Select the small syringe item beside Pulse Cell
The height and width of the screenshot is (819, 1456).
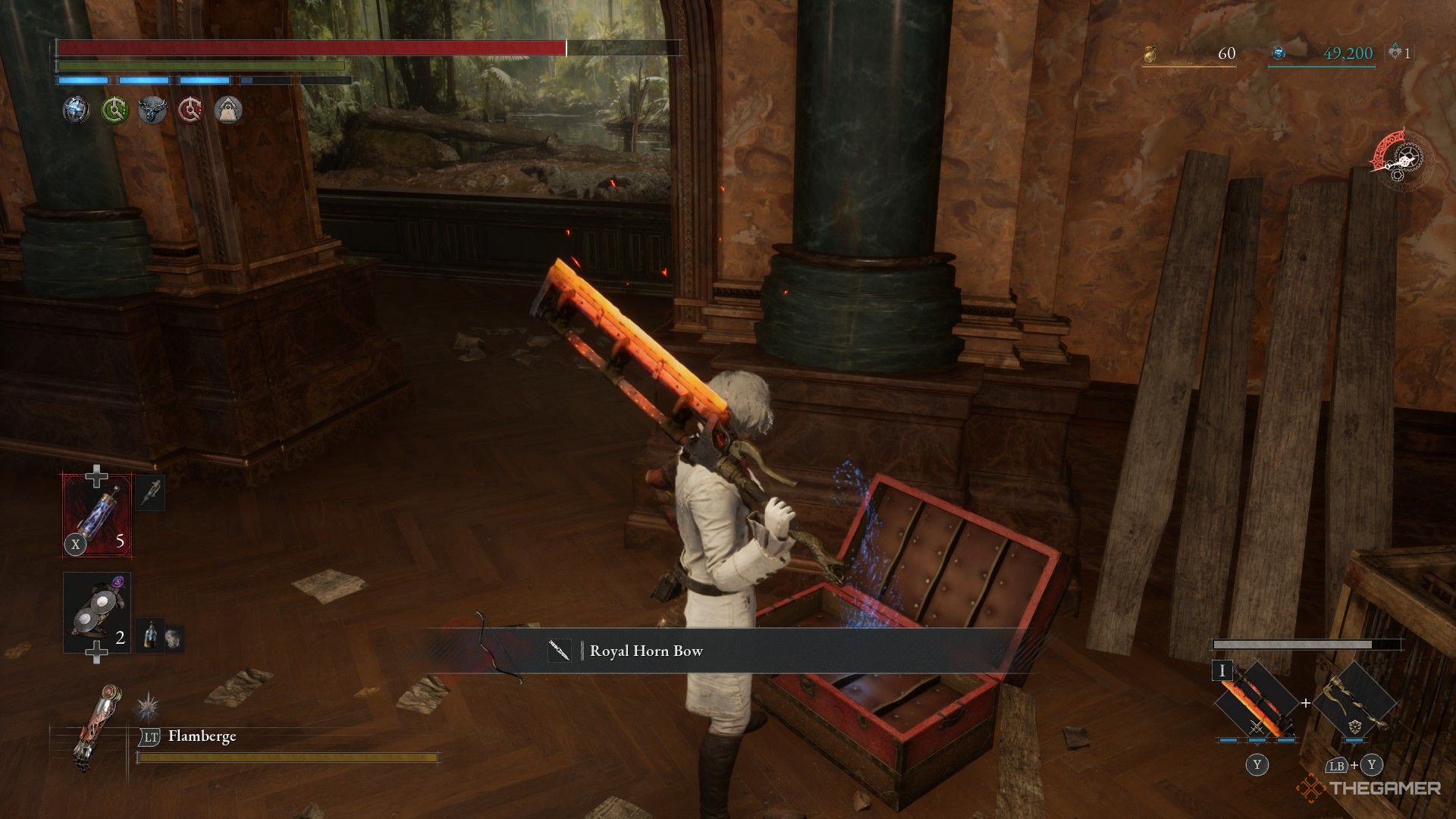click(149, 494)
